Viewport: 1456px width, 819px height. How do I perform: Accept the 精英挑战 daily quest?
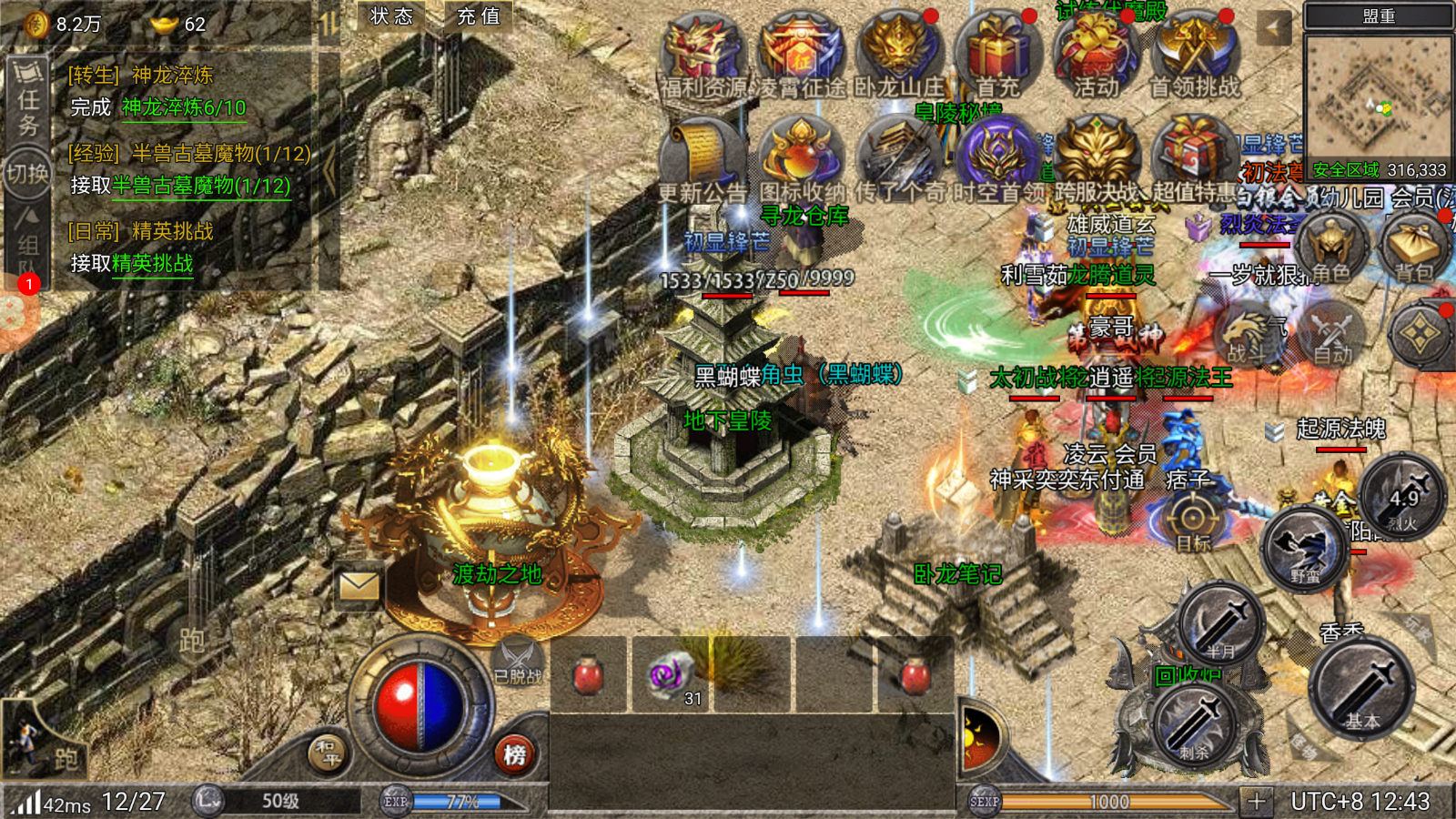(x=152, y=264)
